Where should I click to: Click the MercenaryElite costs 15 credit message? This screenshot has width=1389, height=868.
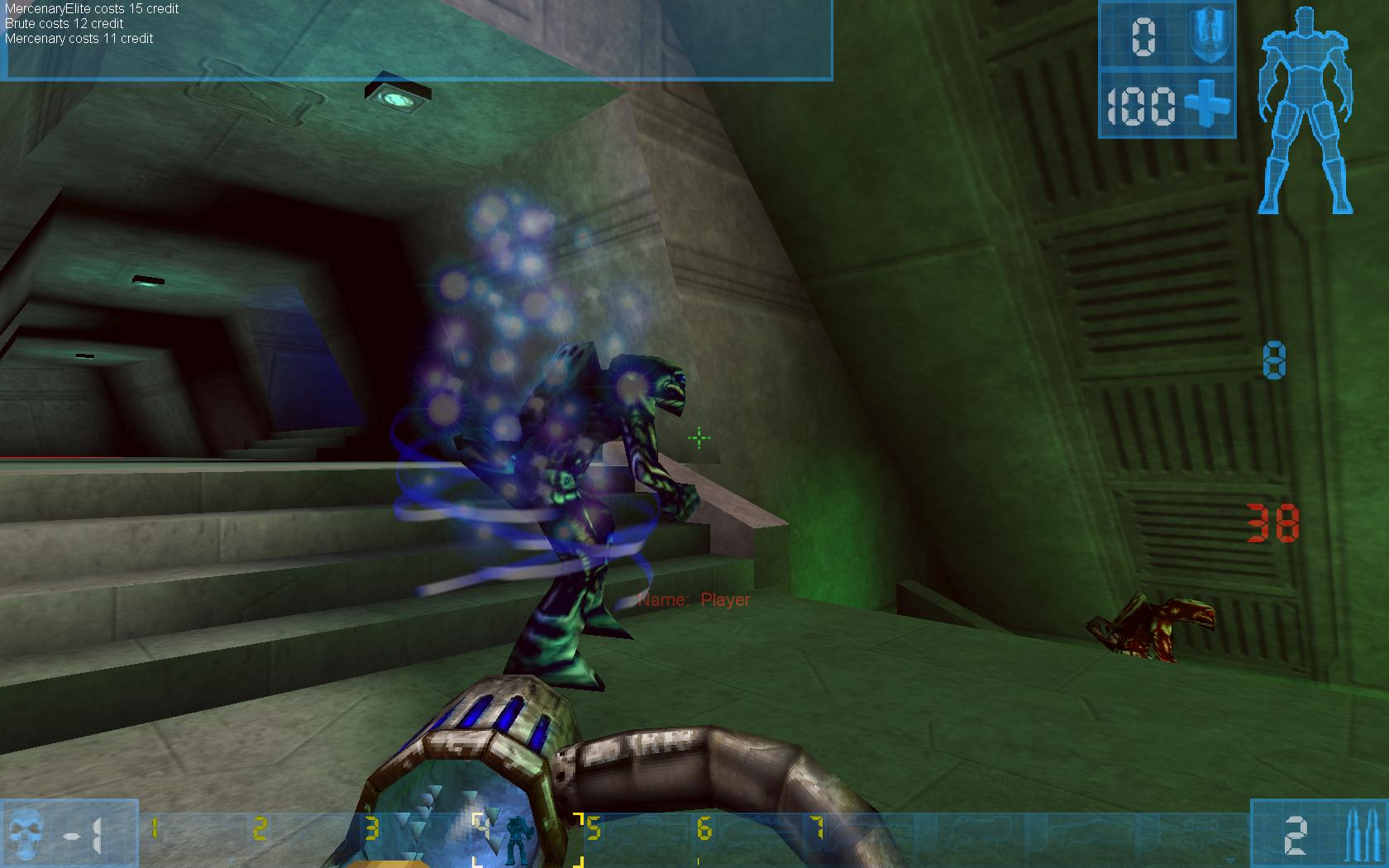point(91,9)
